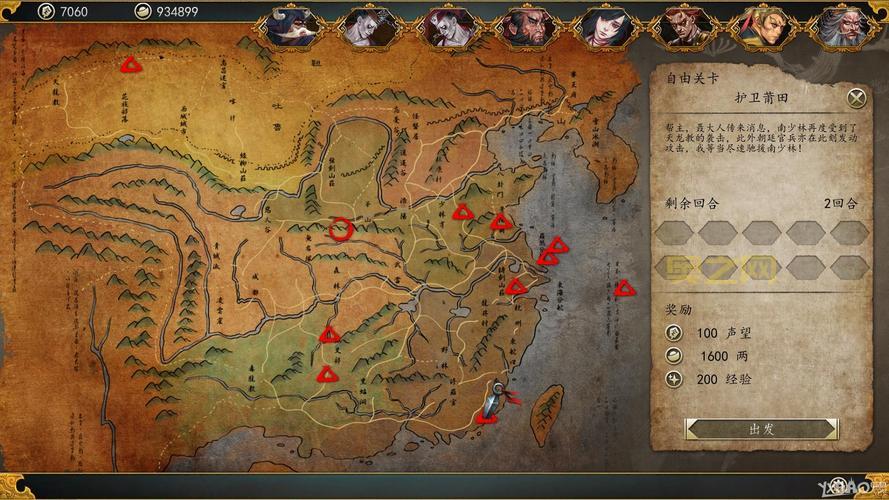Select the white-faced hero with red face paint
The image size is (889, 500).
(x=447, y=25)
